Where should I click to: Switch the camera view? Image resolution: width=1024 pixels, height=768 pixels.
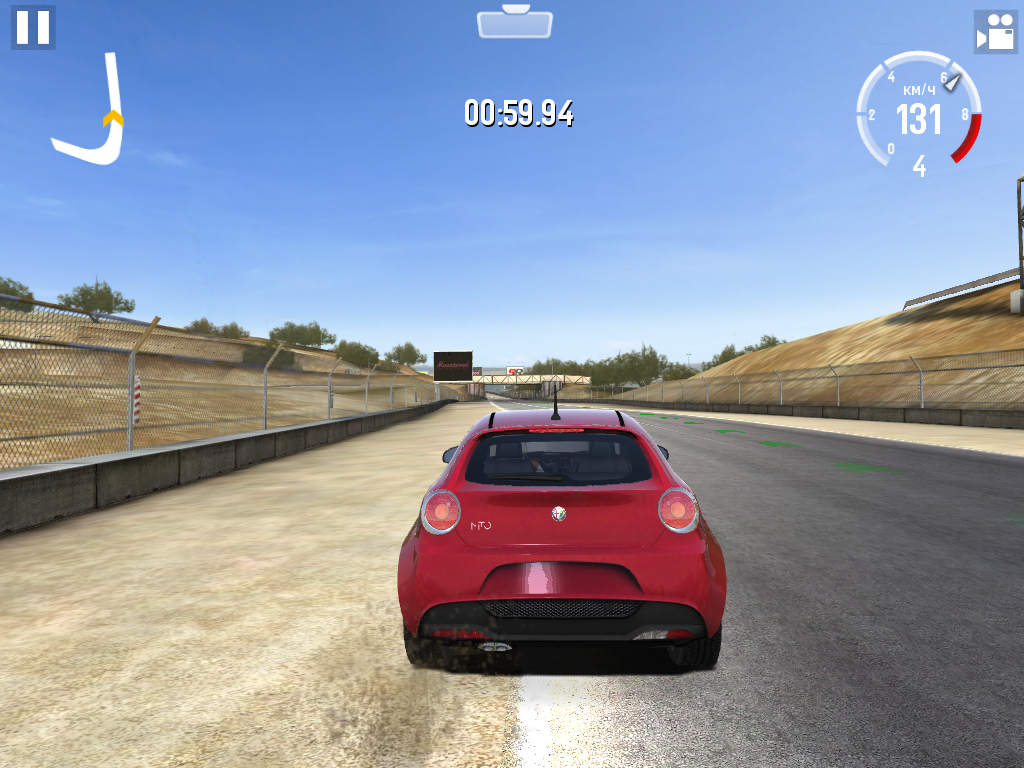pos(995,32)
